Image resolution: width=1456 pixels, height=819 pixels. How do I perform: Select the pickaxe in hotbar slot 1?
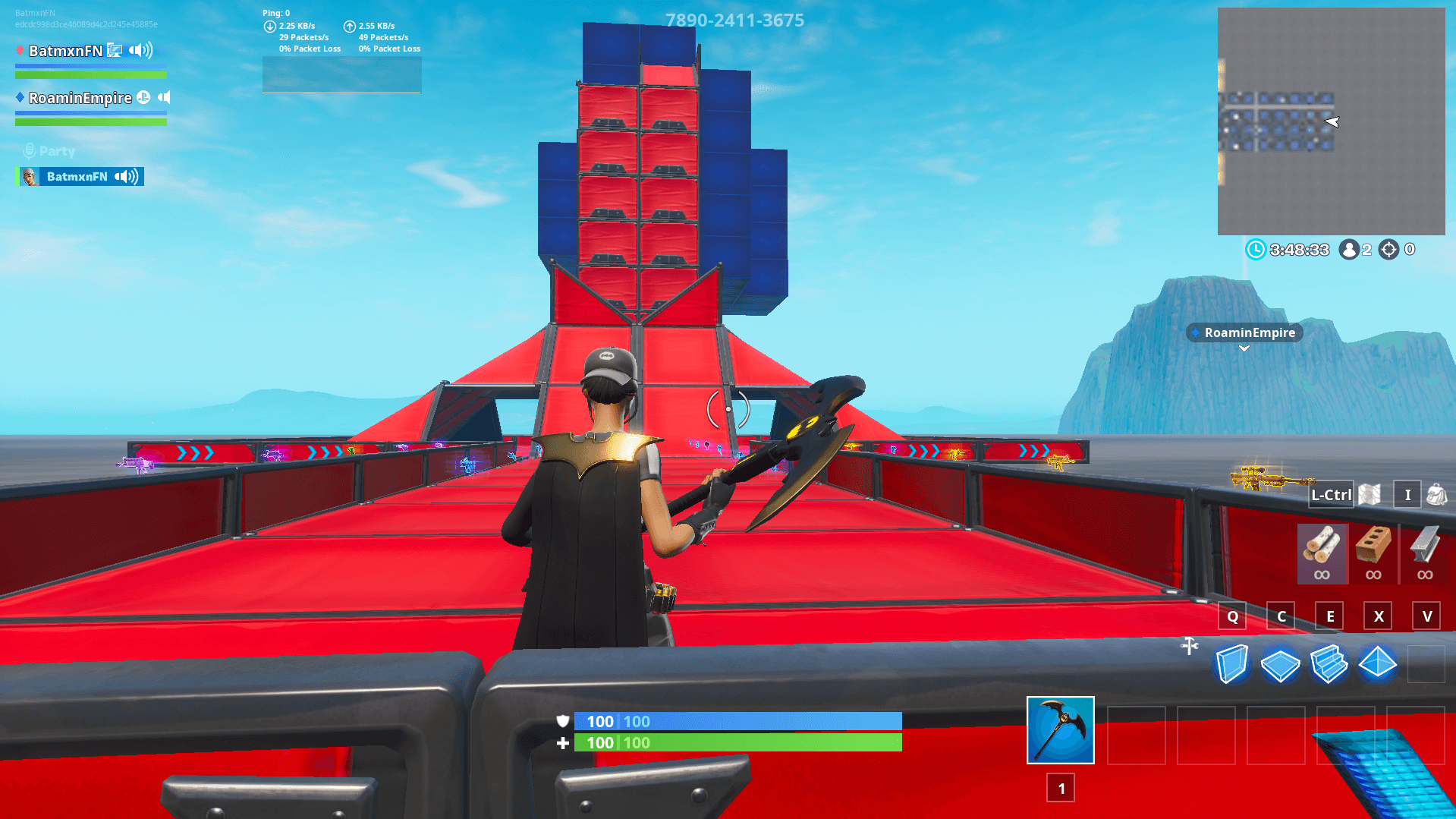coord(1060,730)
